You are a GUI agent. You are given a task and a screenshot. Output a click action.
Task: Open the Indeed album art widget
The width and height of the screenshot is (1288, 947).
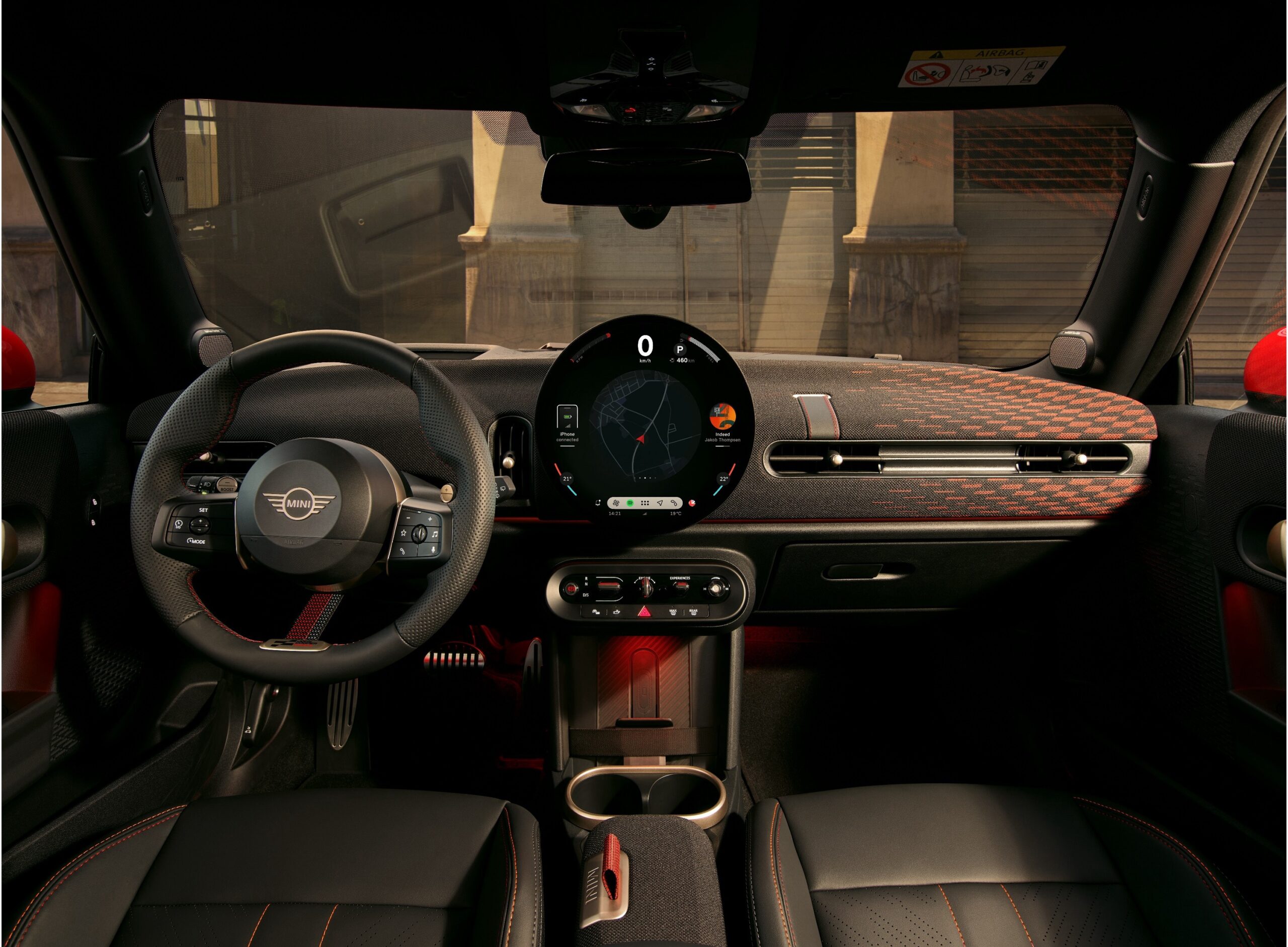[722, 418]
